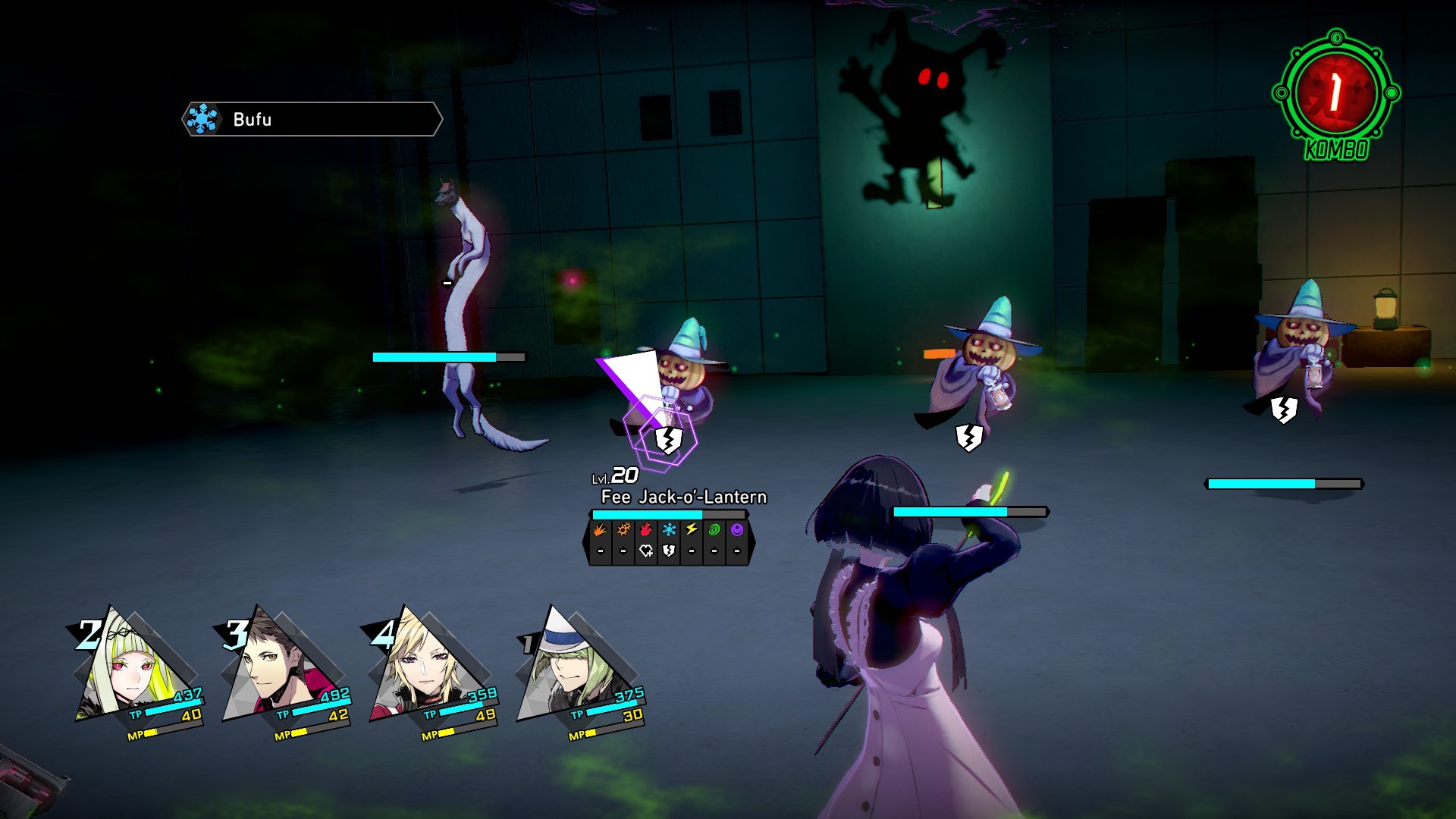Inspect the purple orb affinity icon
Screen dimensions: 1456x819
pos(737,530)
